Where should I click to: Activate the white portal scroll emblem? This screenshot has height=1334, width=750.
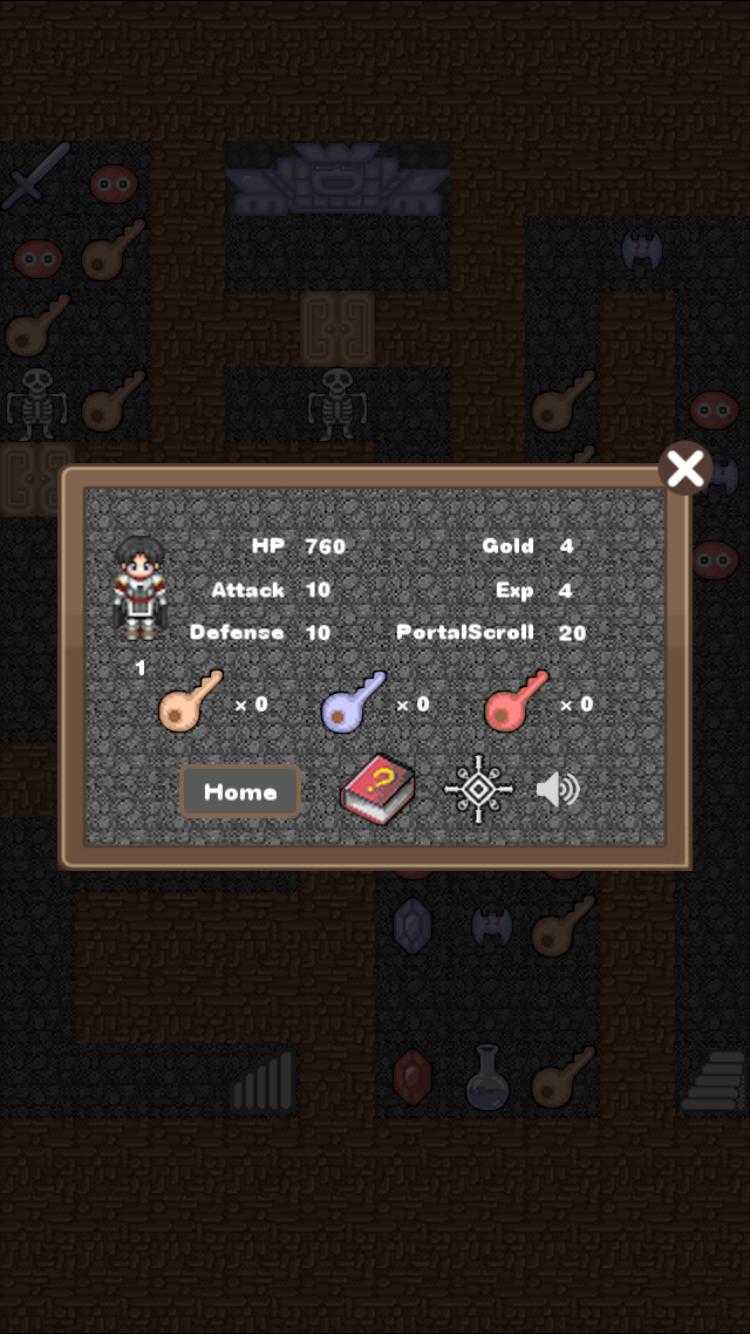[479, 789]
